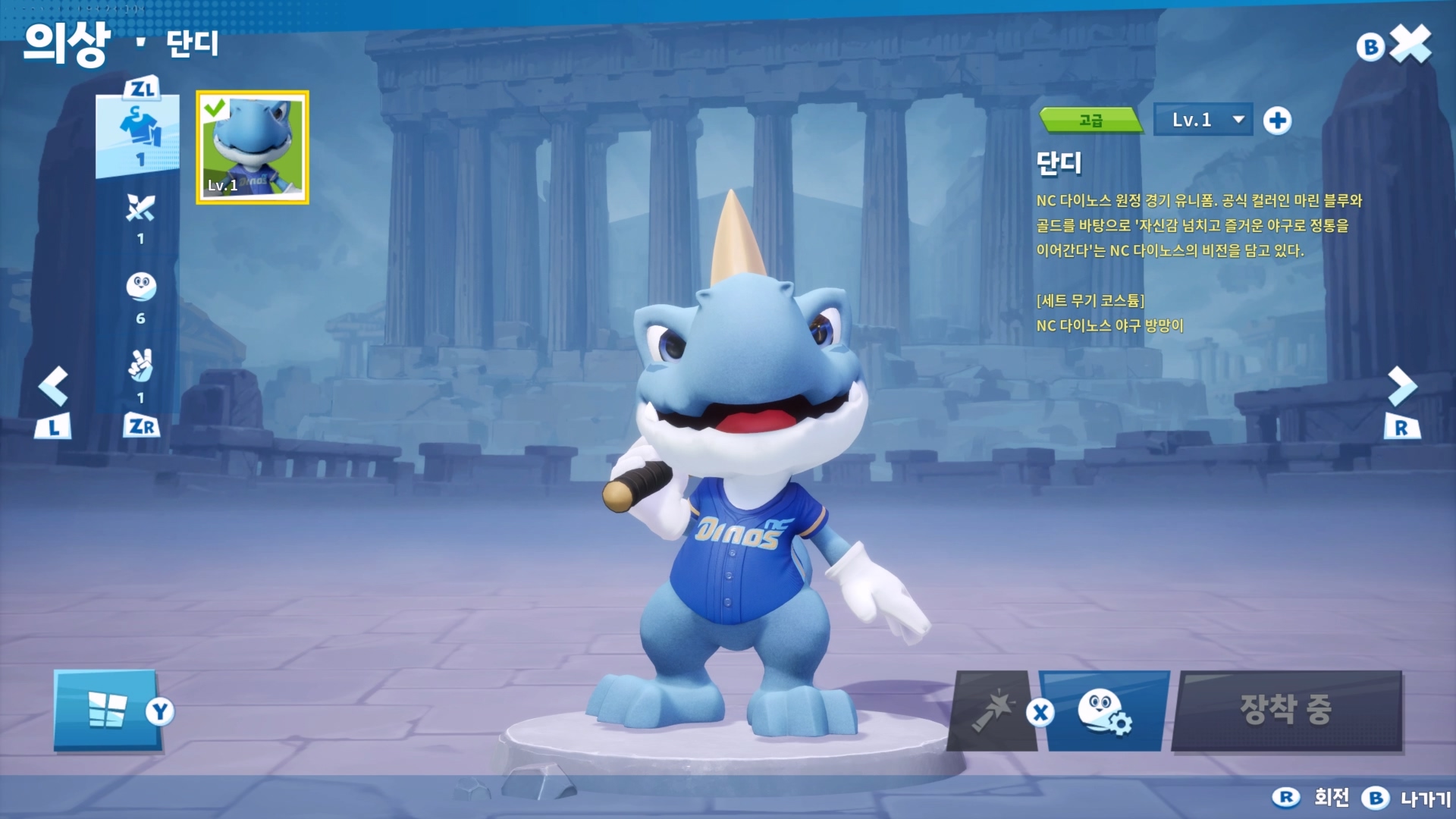The width and height of the screenshot is (1456, 819).
Task: Go to previous character with left arrow
Action: pyautogui.click(x=53, y=387)
